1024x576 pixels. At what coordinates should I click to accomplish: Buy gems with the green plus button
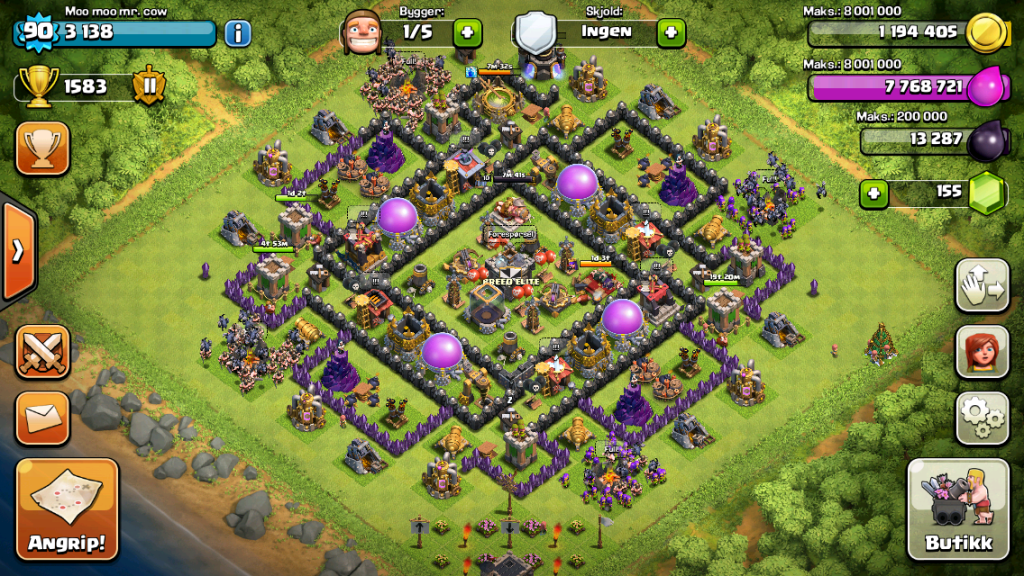pos(874,191)
